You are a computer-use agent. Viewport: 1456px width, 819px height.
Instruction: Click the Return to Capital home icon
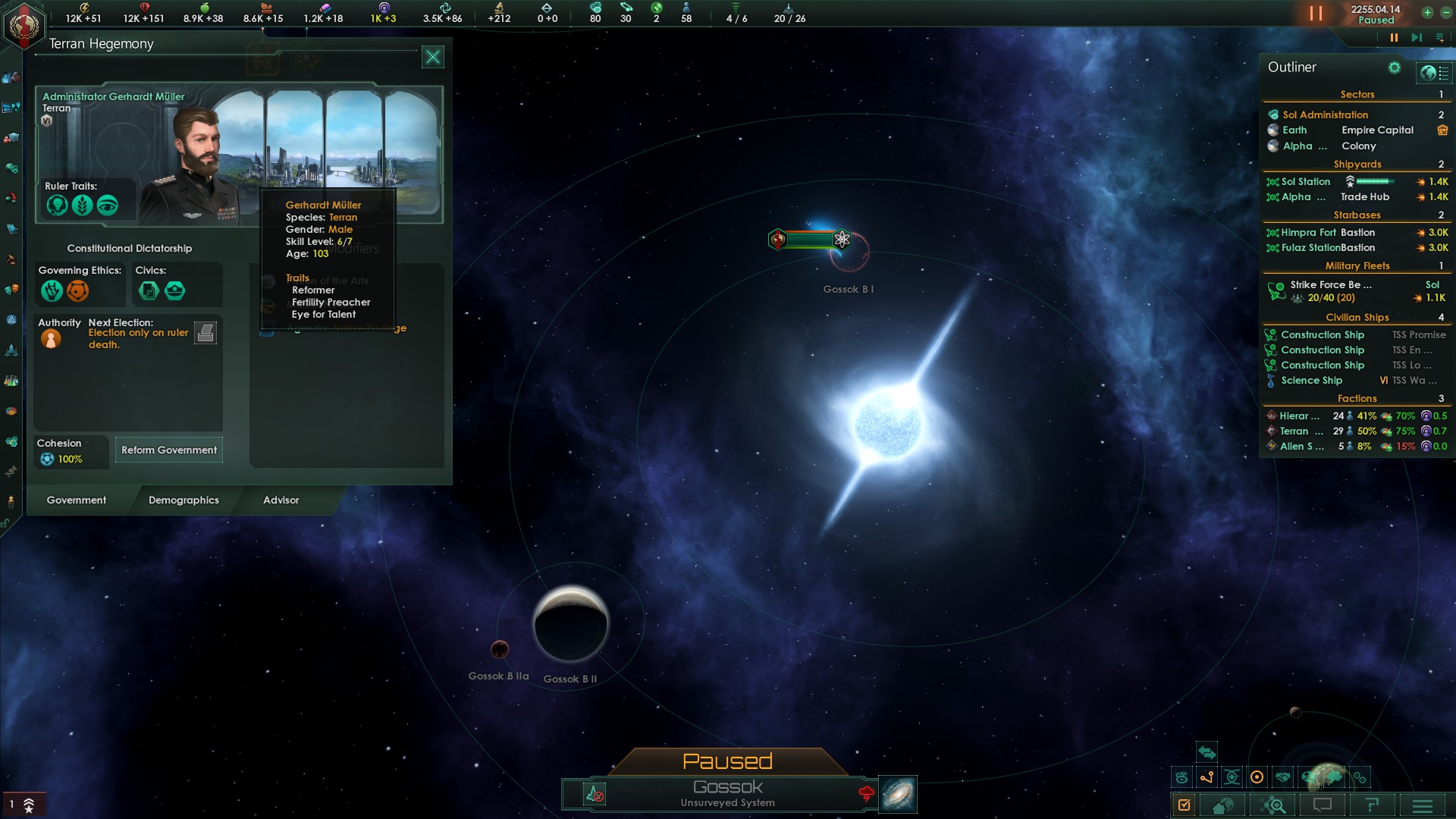tap(1223, 805)
